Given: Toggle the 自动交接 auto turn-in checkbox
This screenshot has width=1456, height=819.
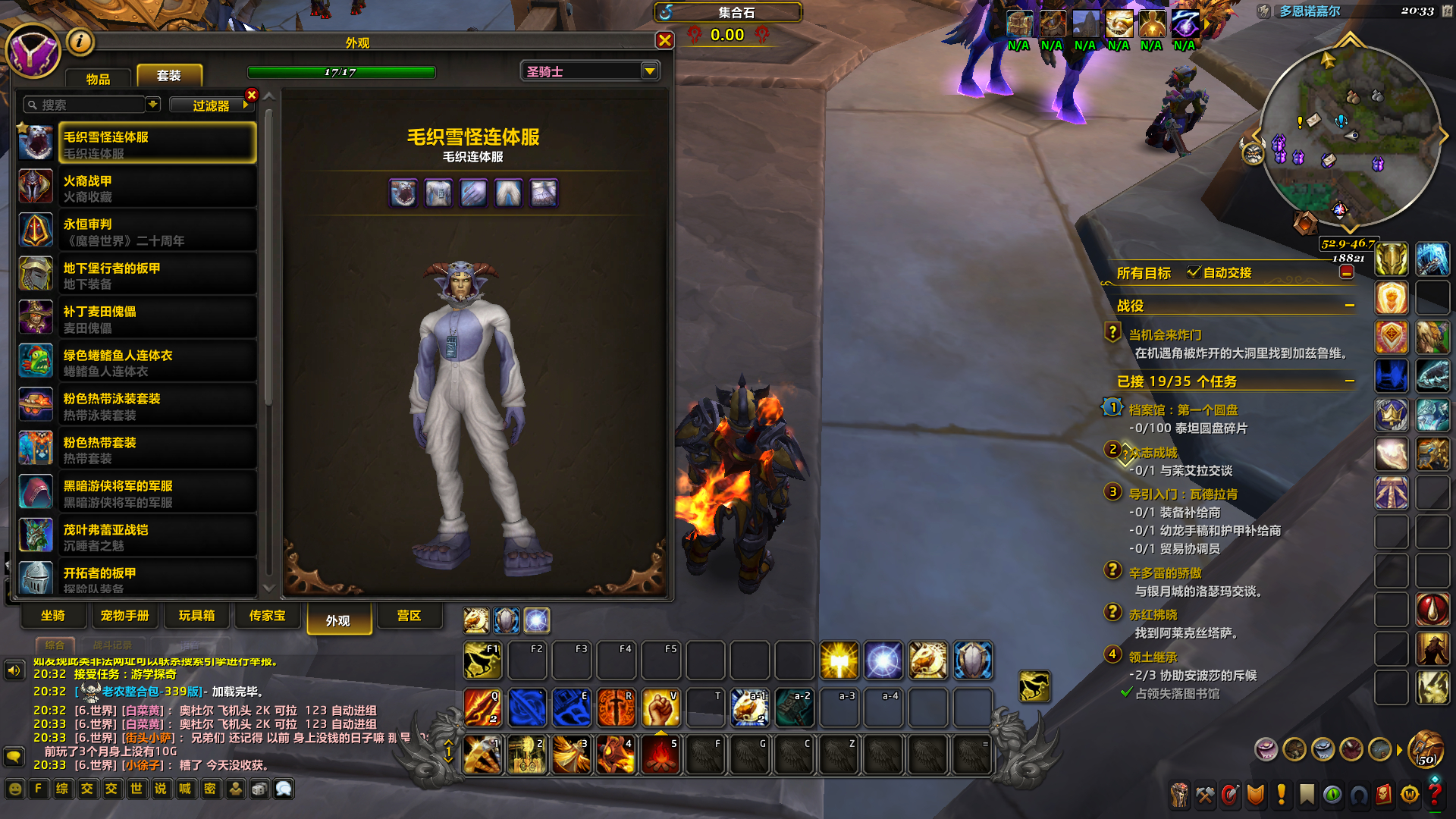Looking at the screenshot, I should [x=1194, y=272].
